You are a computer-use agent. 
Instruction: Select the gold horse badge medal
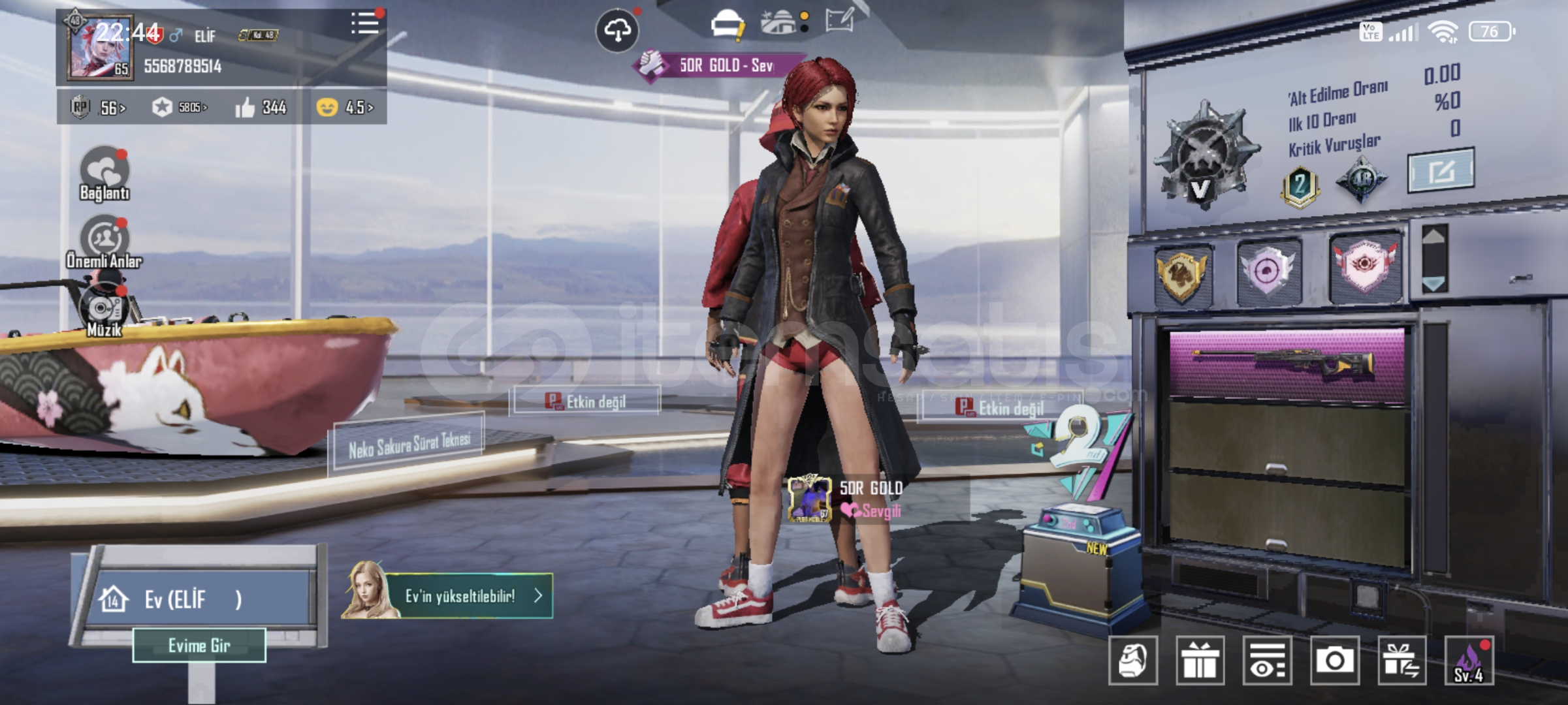pyautogui.click(x=1183, y=274)
